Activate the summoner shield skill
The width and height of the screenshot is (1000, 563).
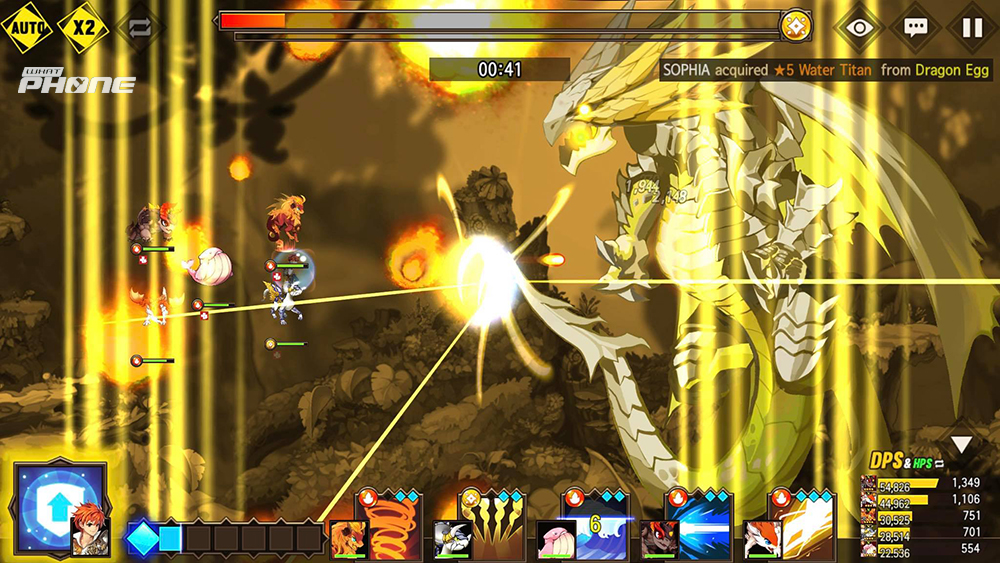[60, 509]
